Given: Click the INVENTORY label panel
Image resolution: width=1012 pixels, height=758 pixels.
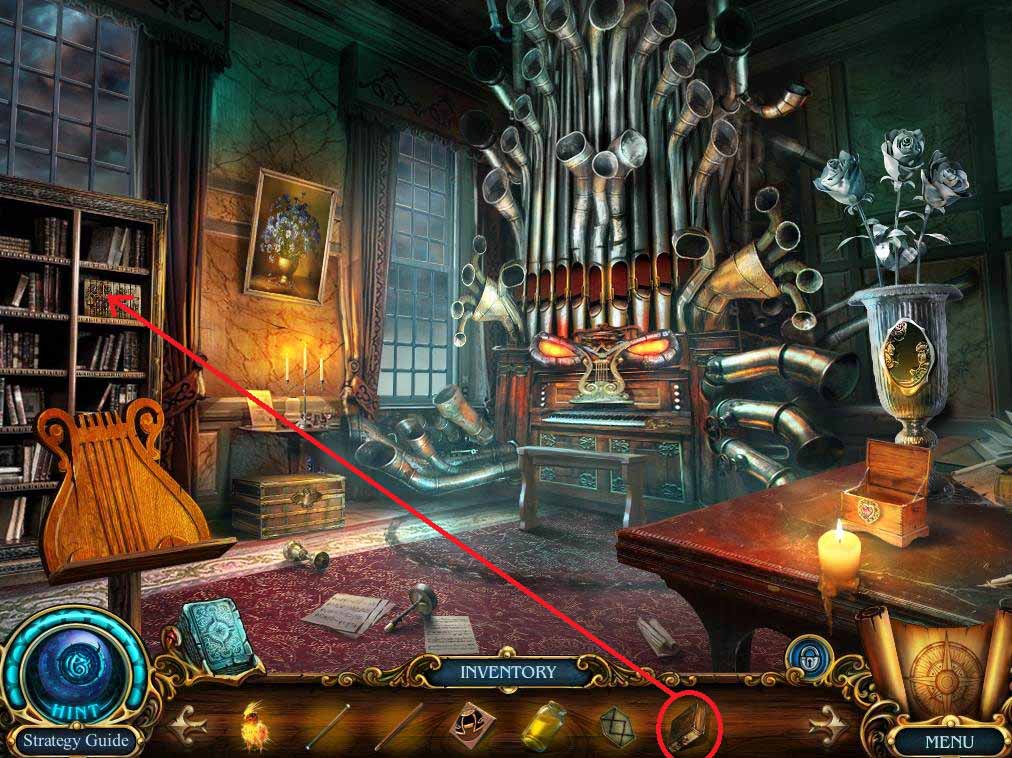Looking at the screenshot, I should [507, 671].
